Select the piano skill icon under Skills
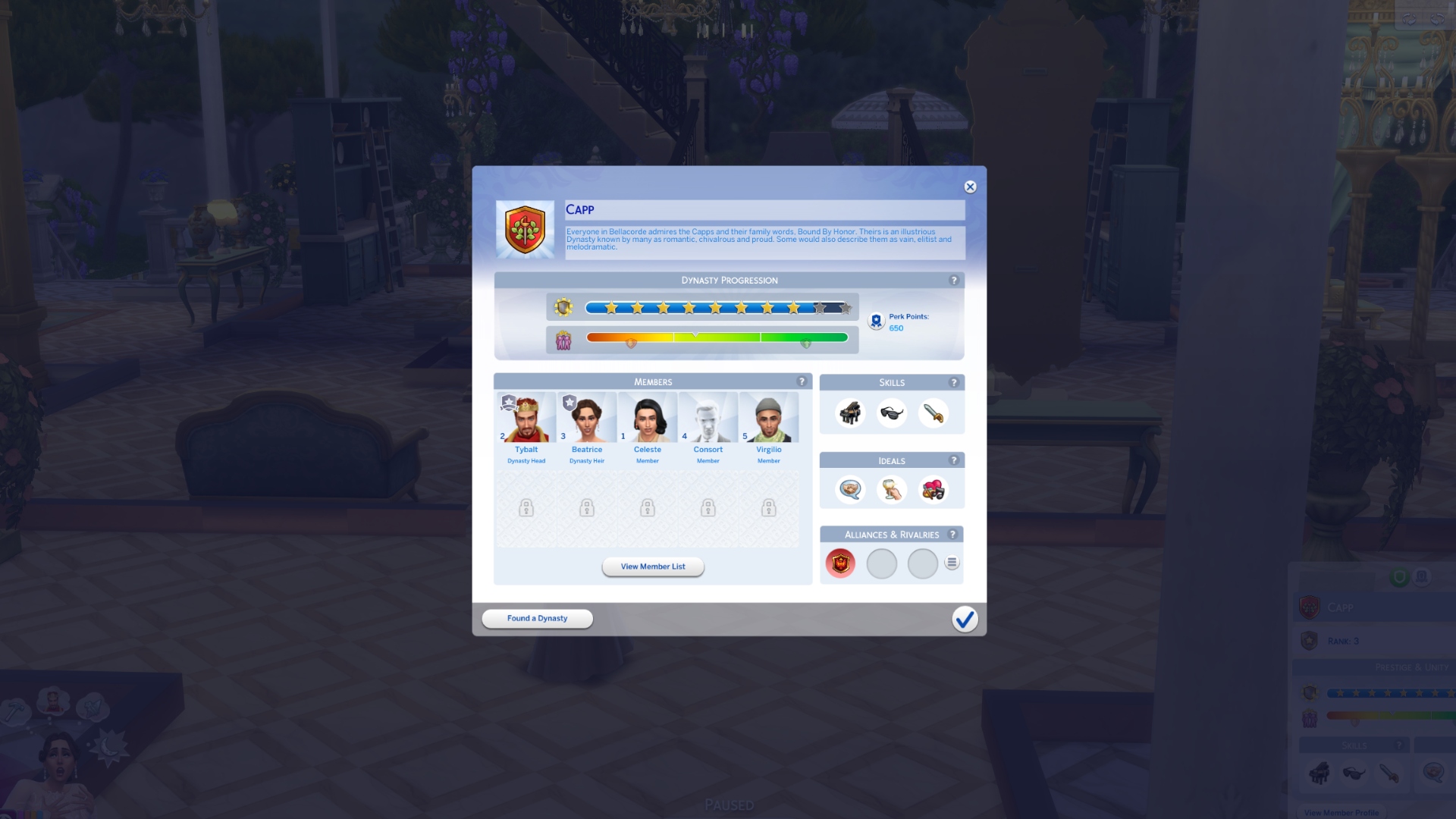Screen dimensions: 1456x819 (850, 413)
